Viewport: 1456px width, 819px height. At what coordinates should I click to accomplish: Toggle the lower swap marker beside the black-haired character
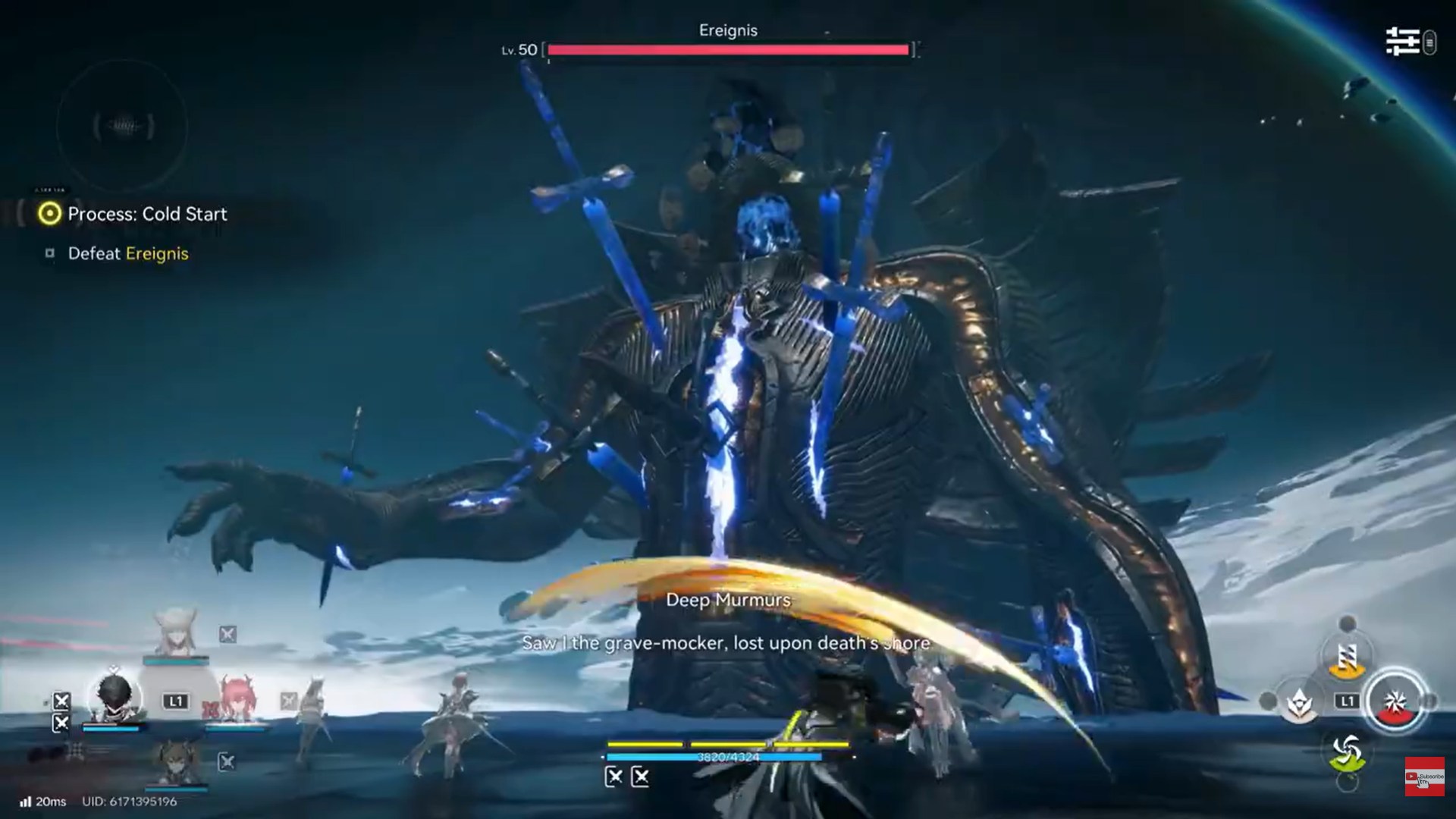(61, 723)
